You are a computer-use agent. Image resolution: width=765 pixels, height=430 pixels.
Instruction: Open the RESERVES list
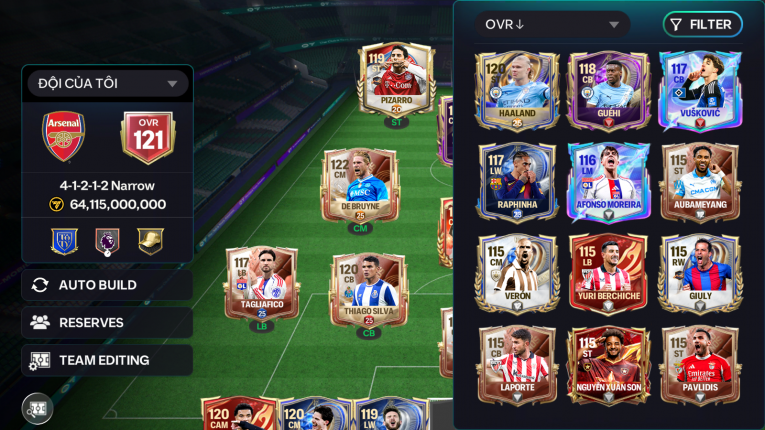[107, 322]
